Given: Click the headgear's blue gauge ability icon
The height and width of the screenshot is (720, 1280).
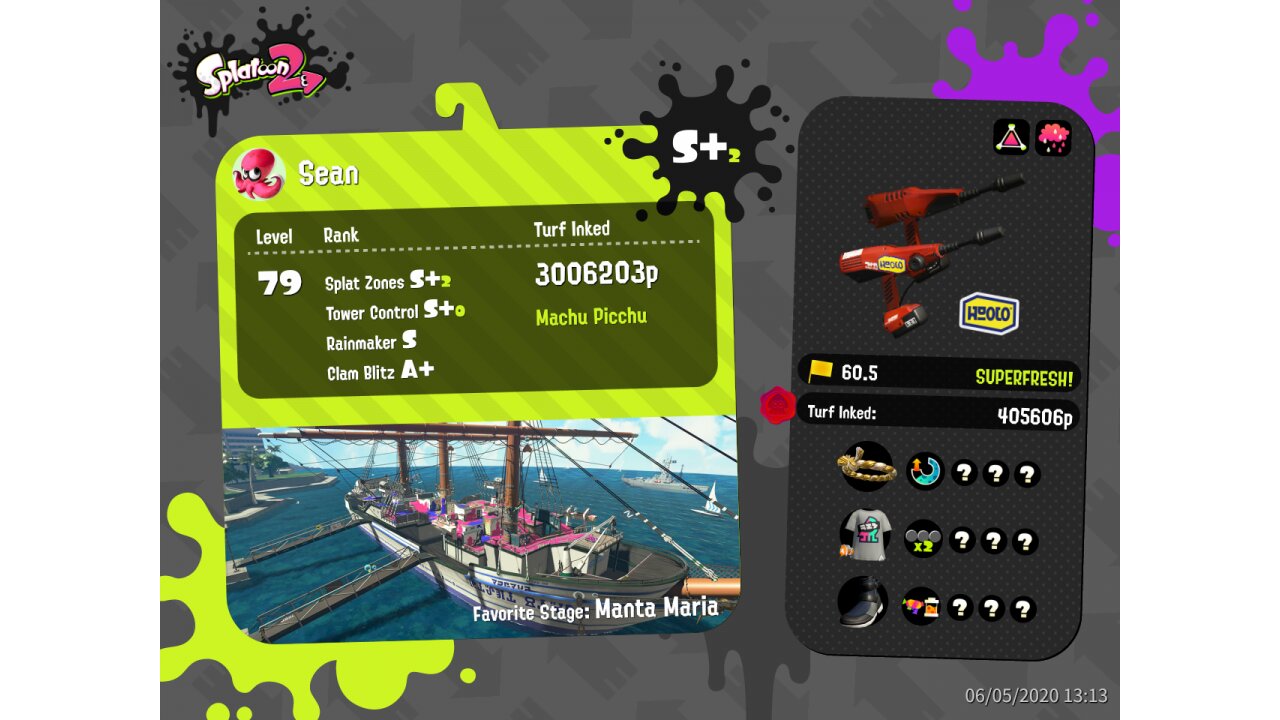Looking at the screenshot, I should (x=925, y=471).
